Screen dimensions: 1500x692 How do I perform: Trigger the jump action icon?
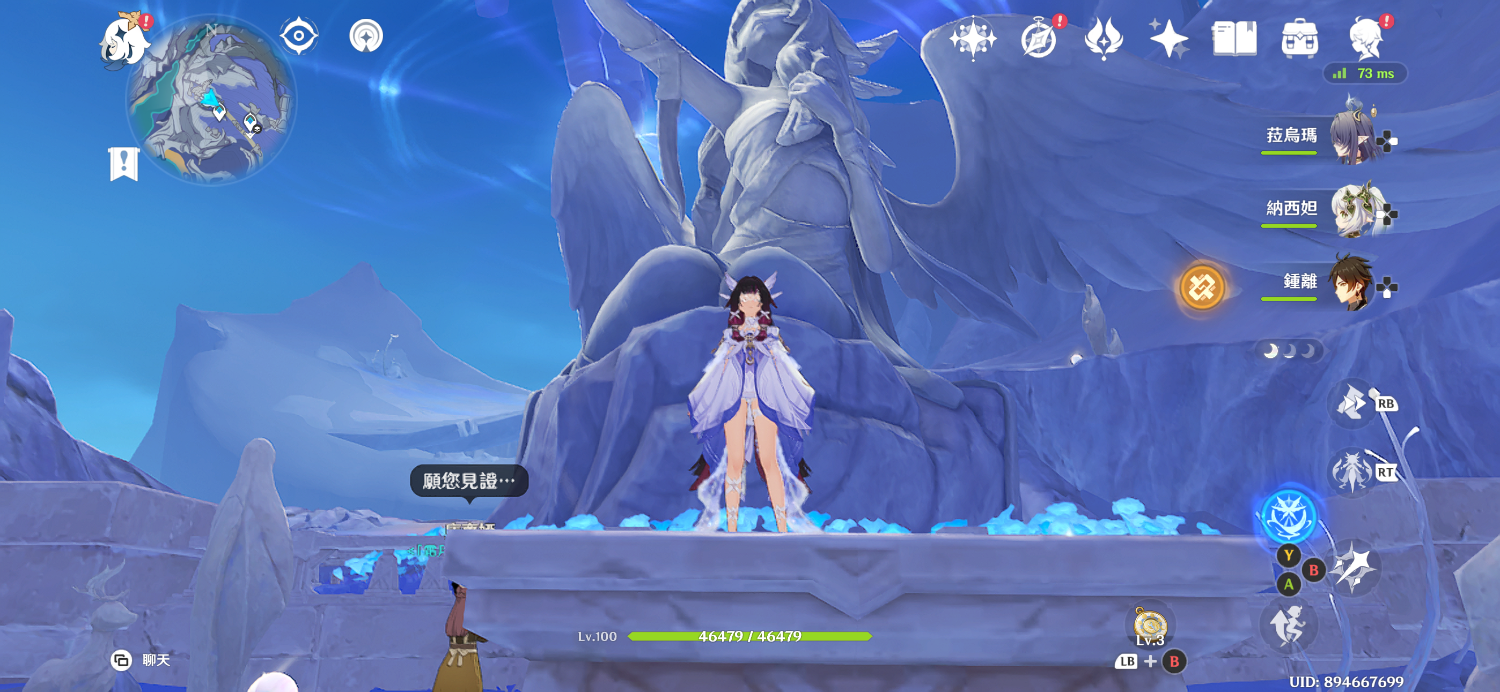1288,624
